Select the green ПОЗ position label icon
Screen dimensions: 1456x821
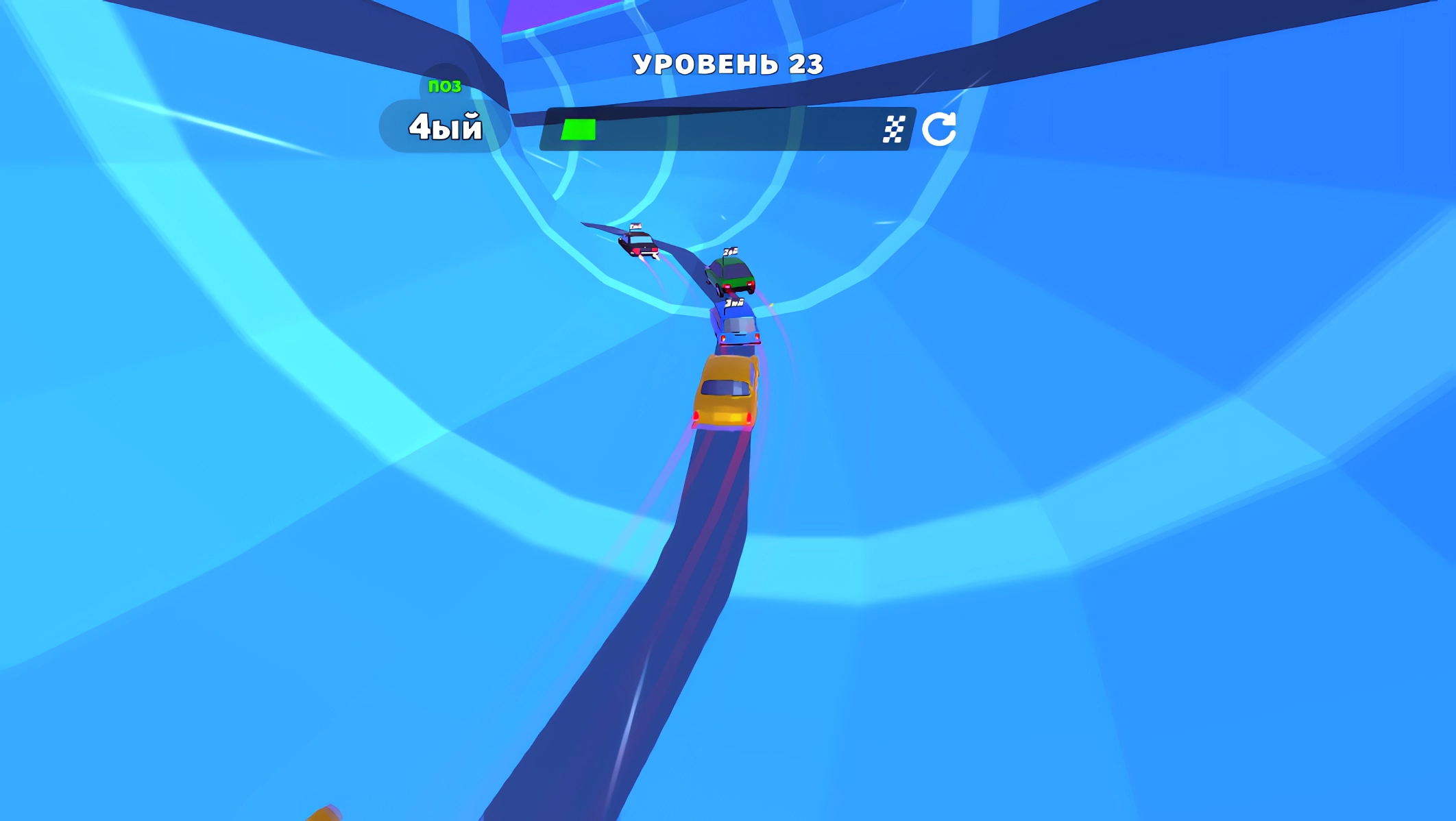pyautogui.click(x=445, y=85)
